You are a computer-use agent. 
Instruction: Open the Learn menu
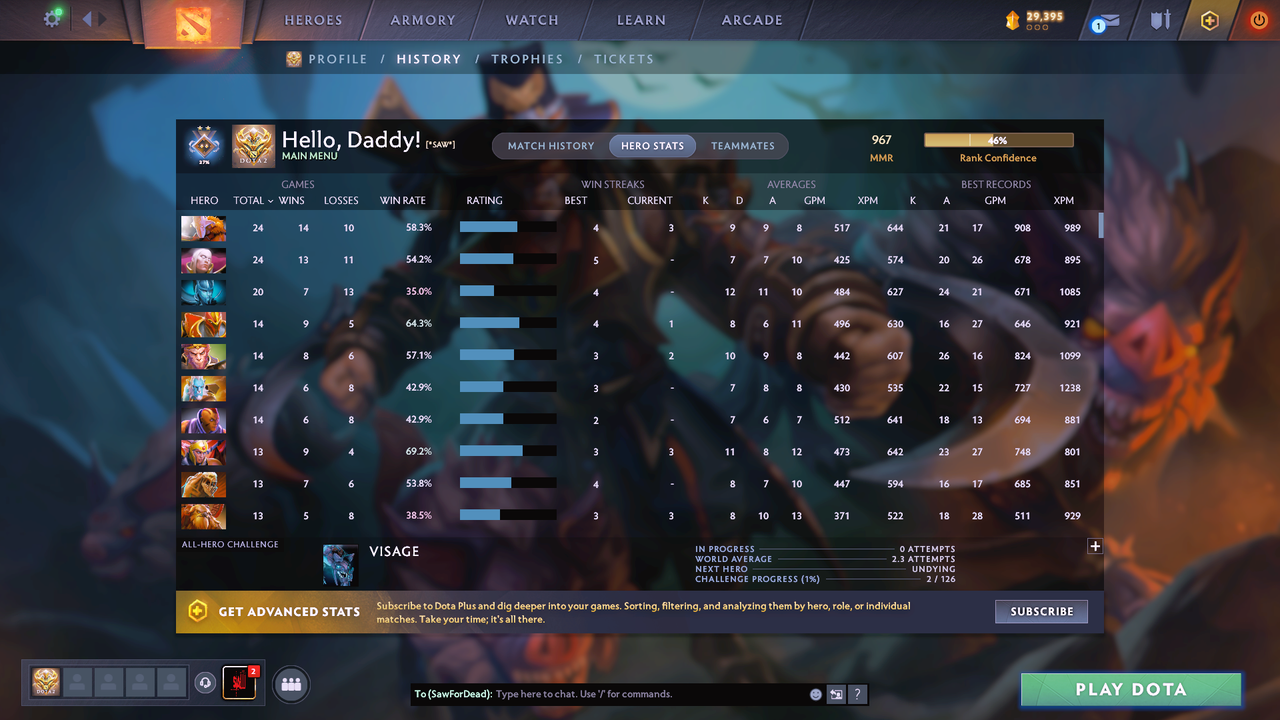tap(641, 19)
